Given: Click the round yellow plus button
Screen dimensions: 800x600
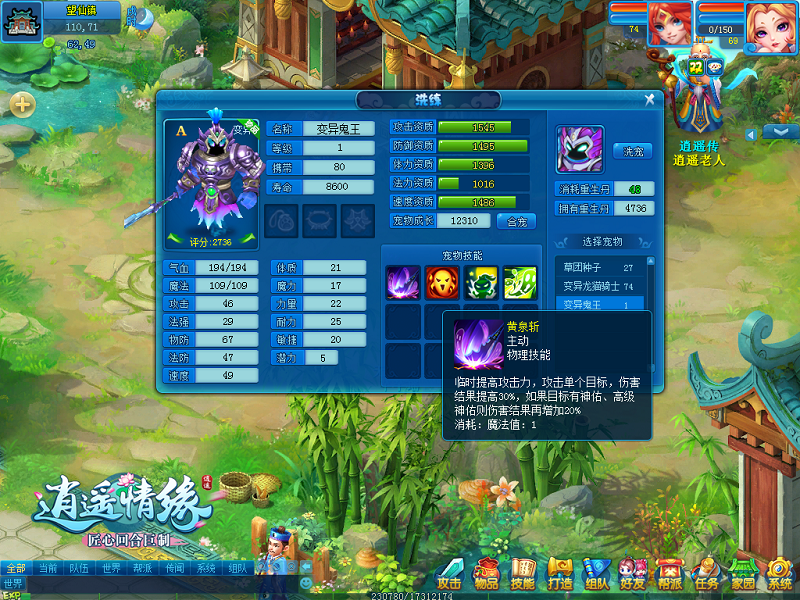Looking at the screenshot, I should (22, 104).
